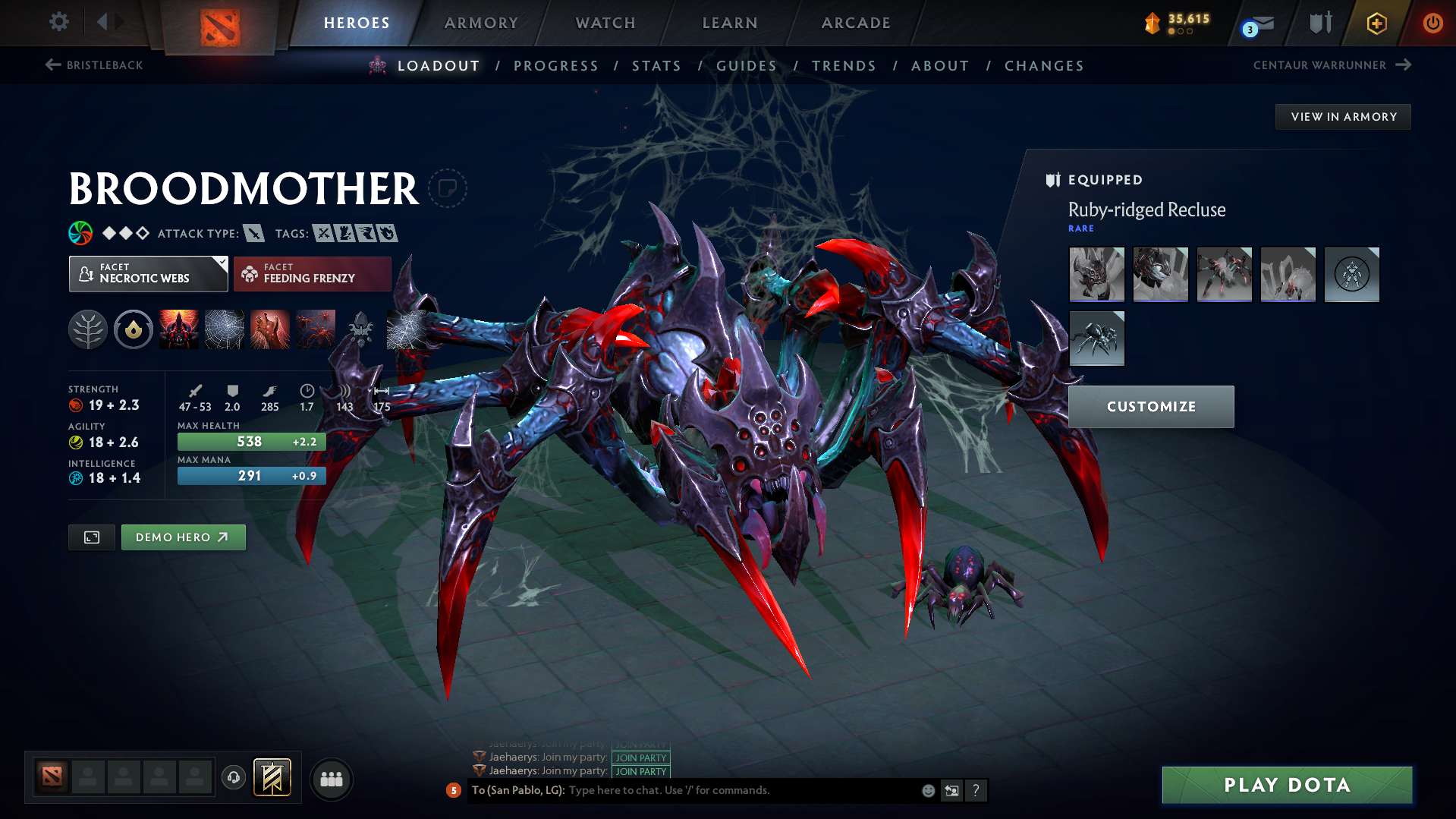Open the settings gear
This screenshot has width=1456, height=819.
(58, 22)
